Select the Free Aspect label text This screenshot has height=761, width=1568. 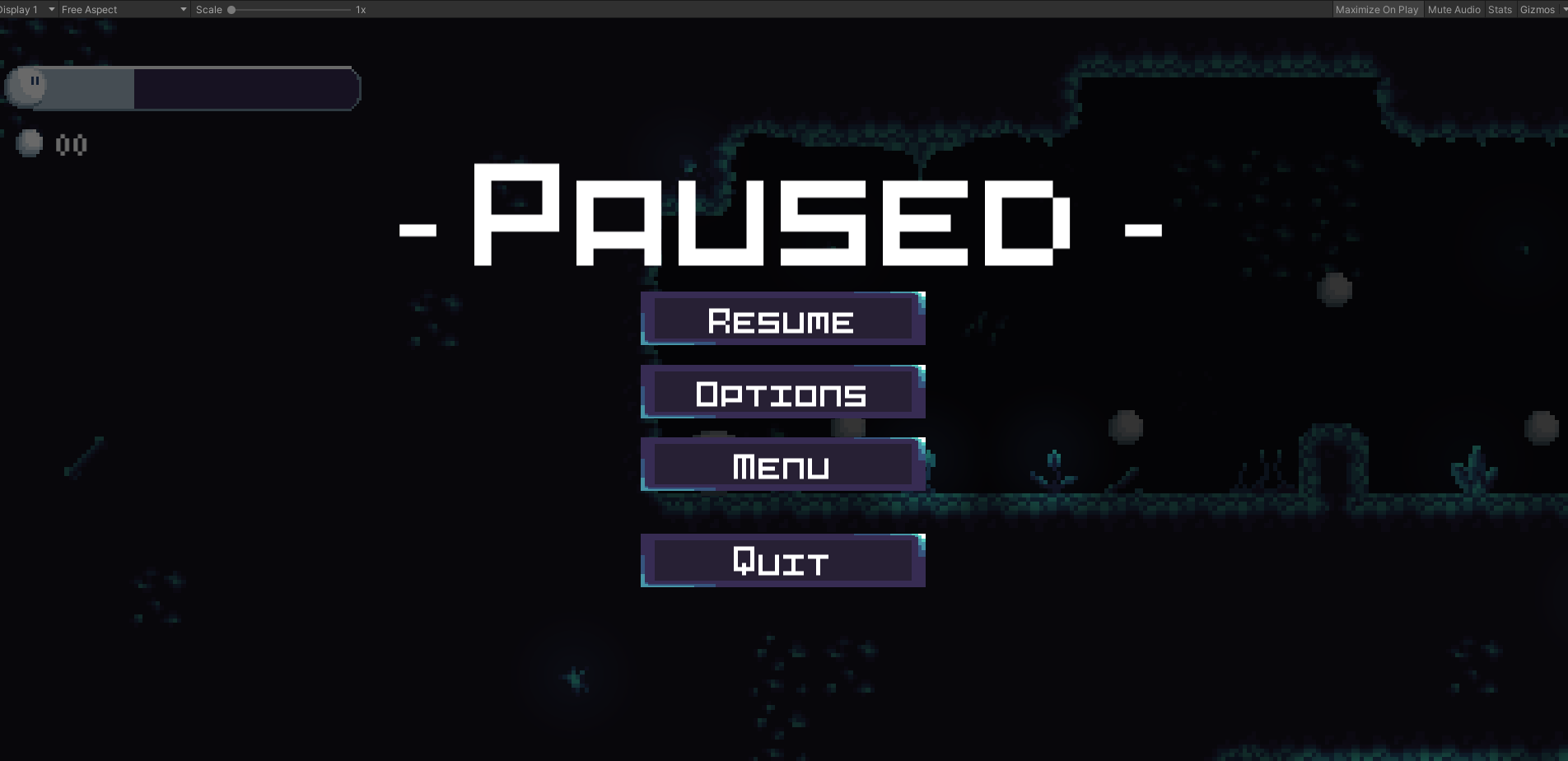click(x=89, y=9)
